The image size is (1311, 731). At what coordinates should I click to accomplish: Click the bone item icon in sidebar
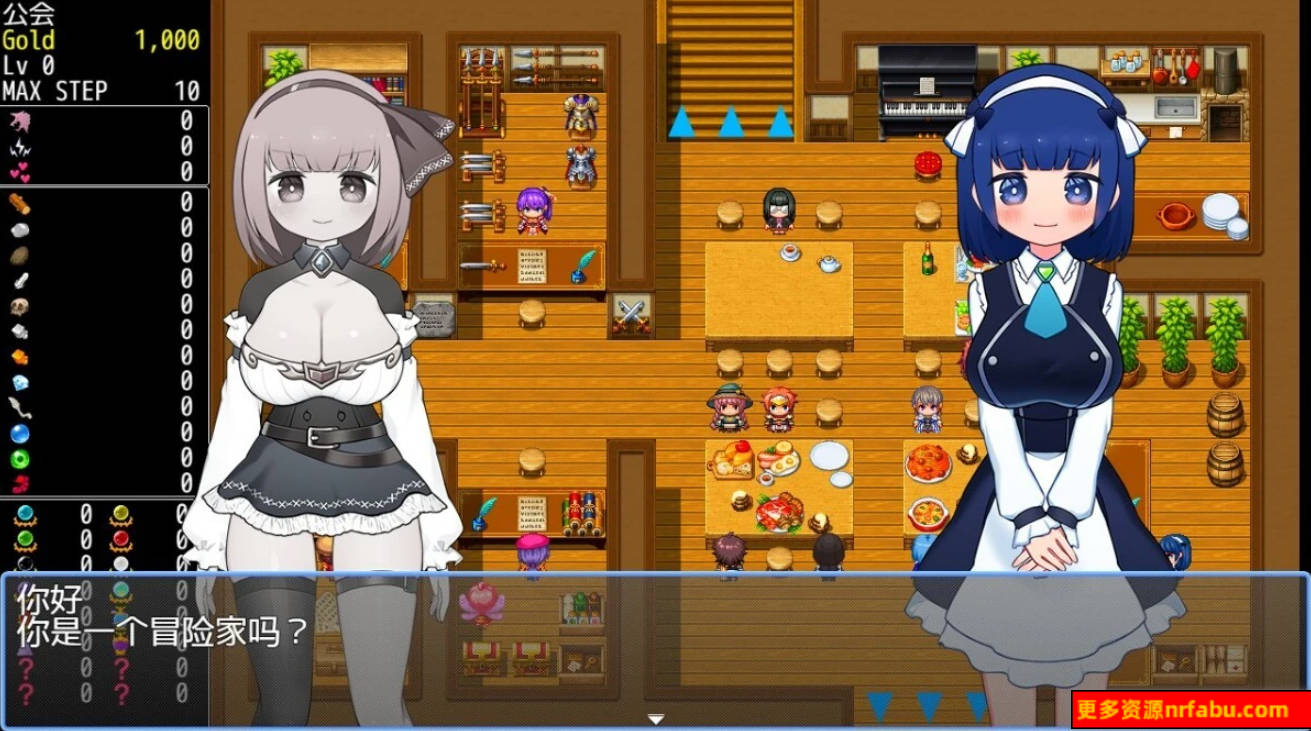[18, 281]
